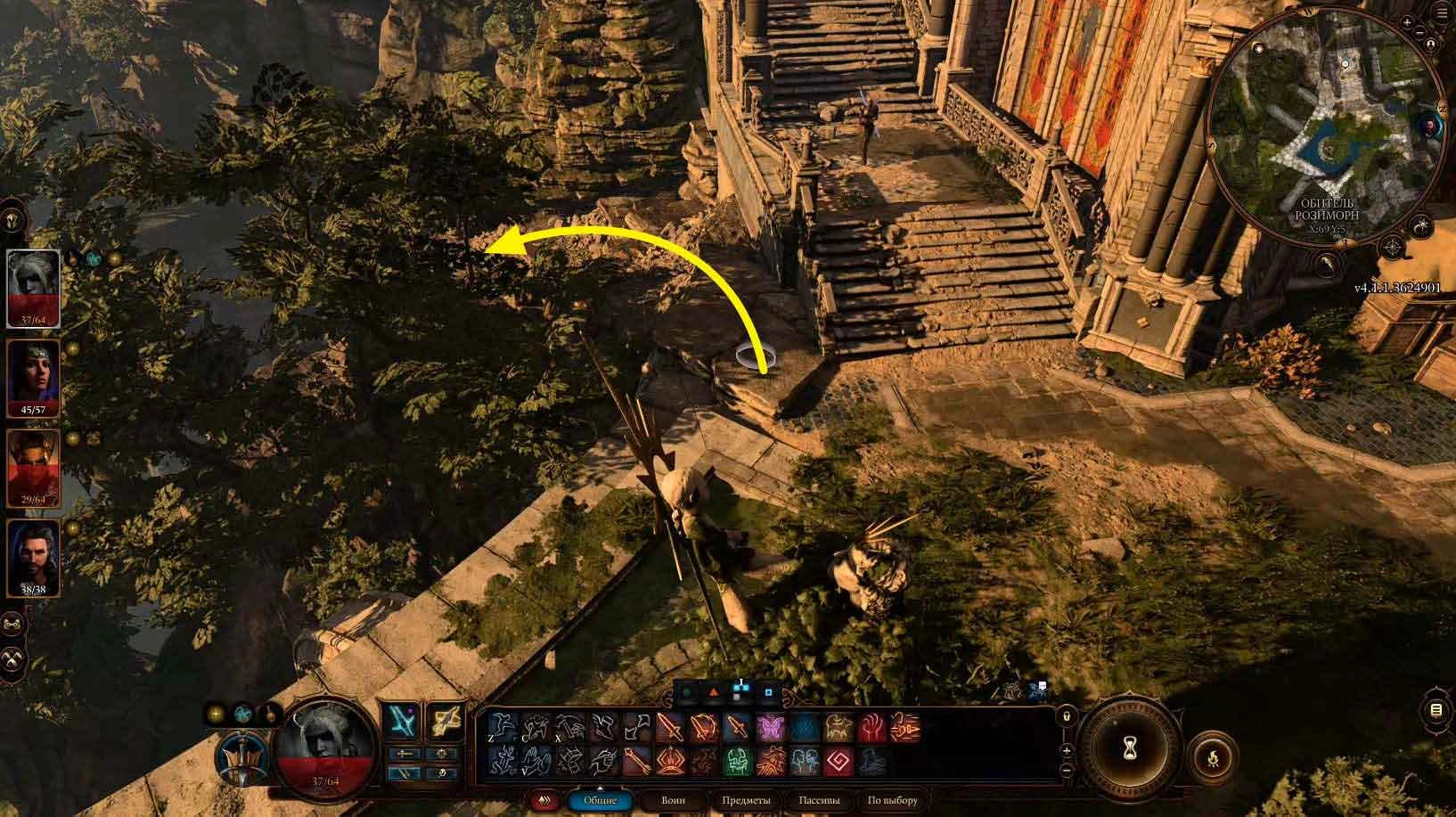Image resolution: width=1456 pixels, height=817 pixels.
Task: Open the Воин hotbar tab
Action: [674, 799]
